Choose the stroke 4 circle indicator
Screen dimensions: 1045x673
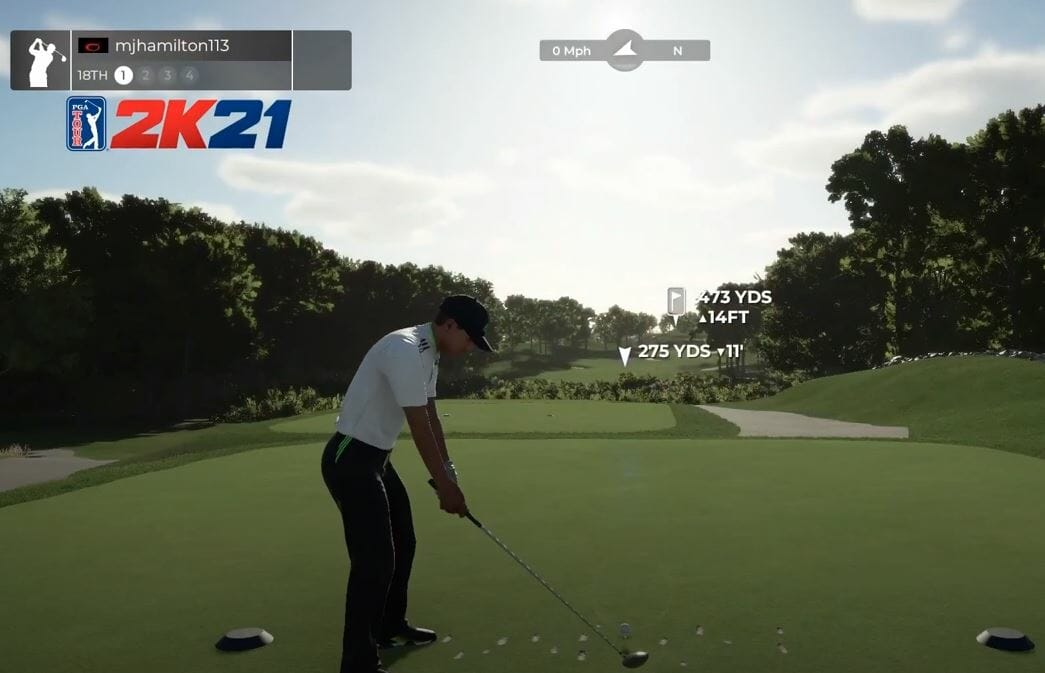189,75
